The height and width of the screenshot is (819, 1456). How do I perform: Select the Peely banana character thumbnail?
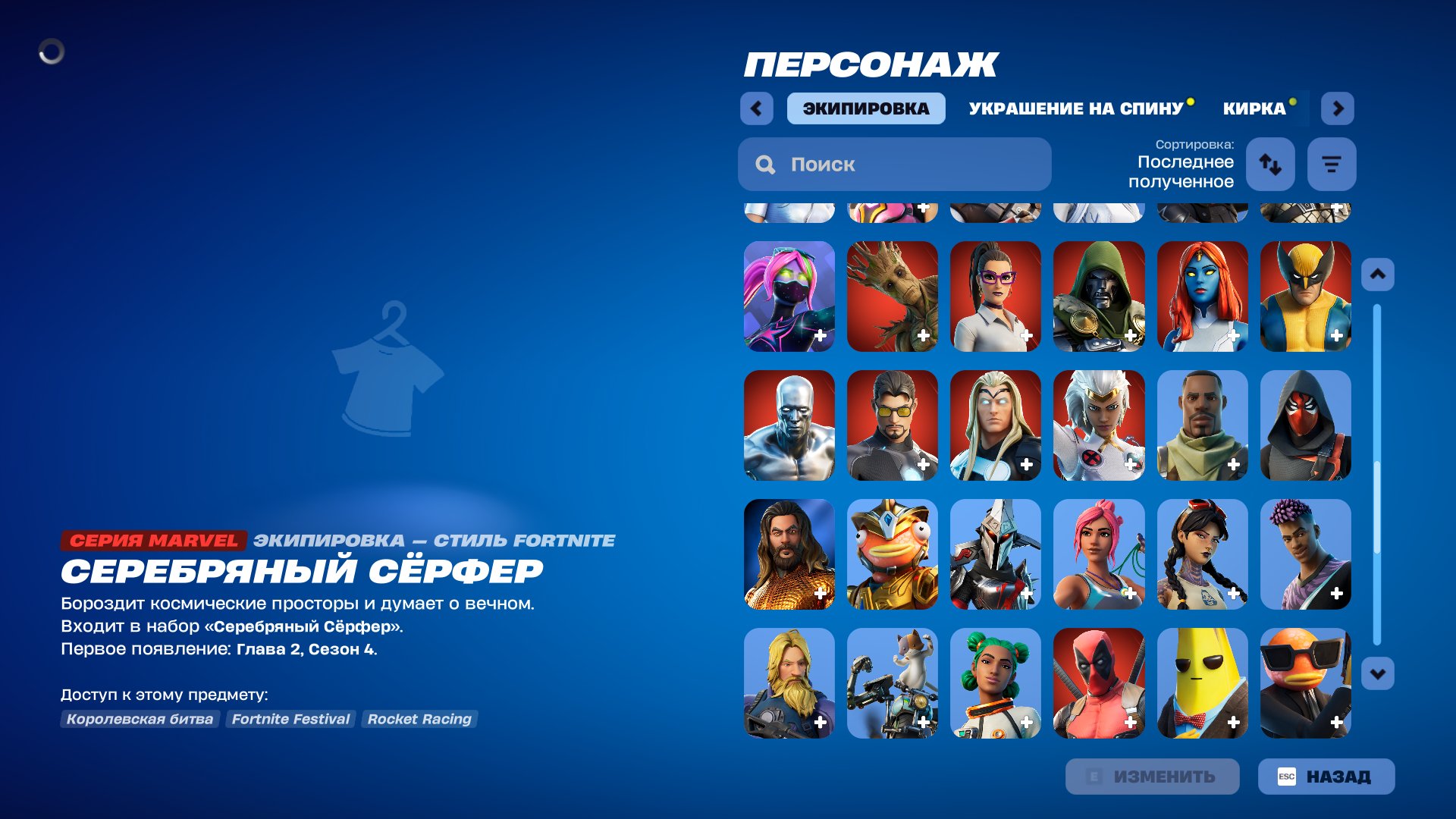1202,684
